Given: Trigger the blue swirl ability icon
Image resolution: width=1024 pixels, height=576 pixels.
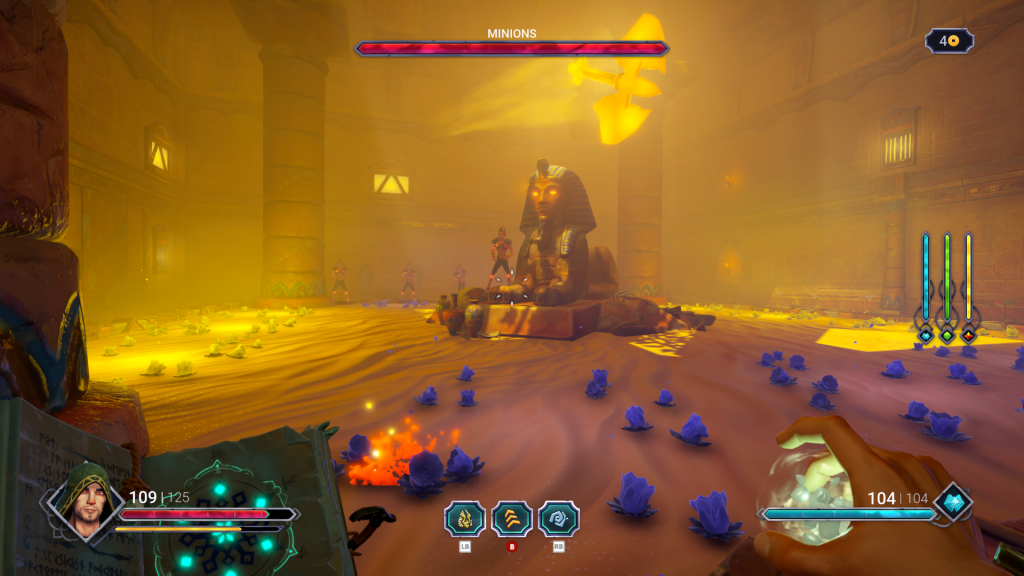Looking at the screenshot, I should tap(559, 518).
